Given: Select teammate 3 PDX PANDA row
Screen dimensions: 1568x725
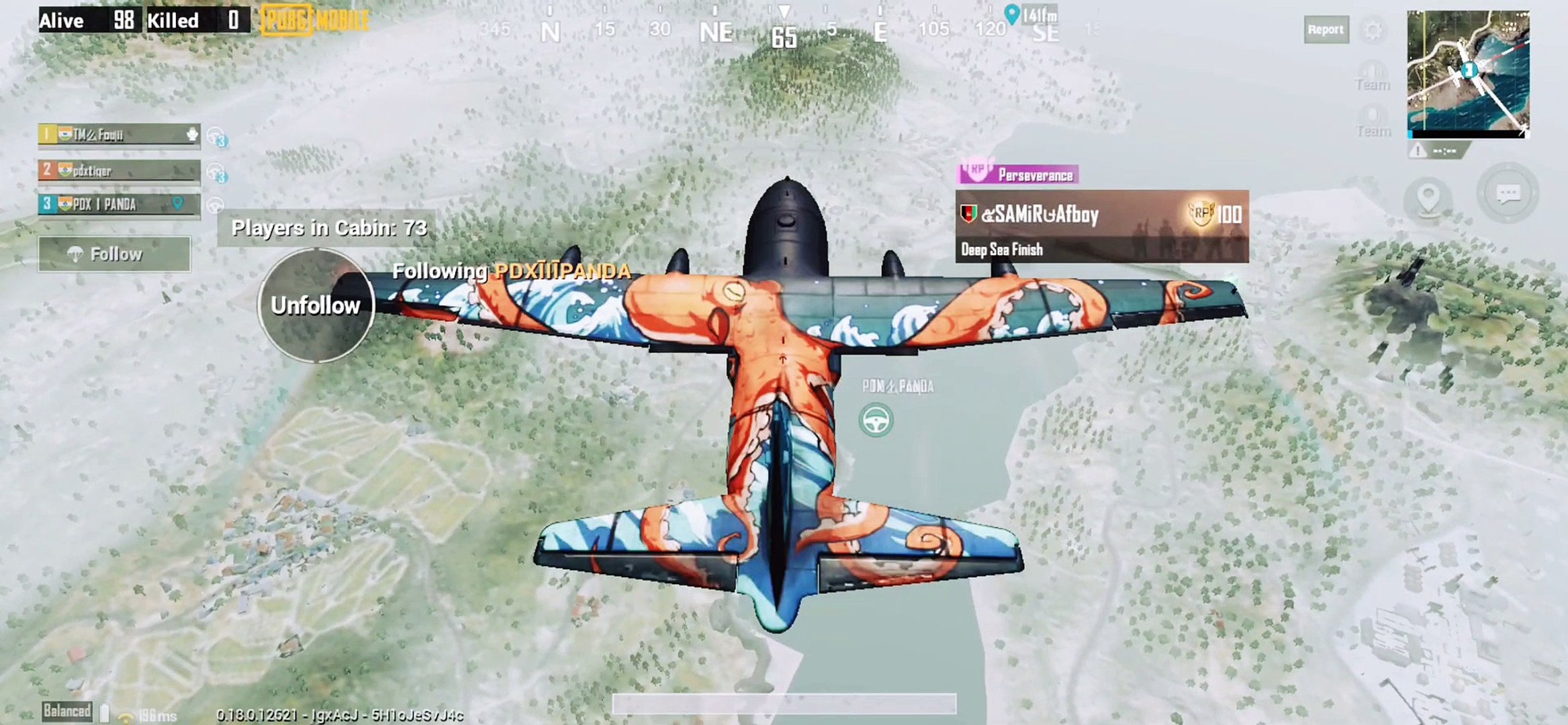Looking at the screenshot, I should [x=119, y=204].
